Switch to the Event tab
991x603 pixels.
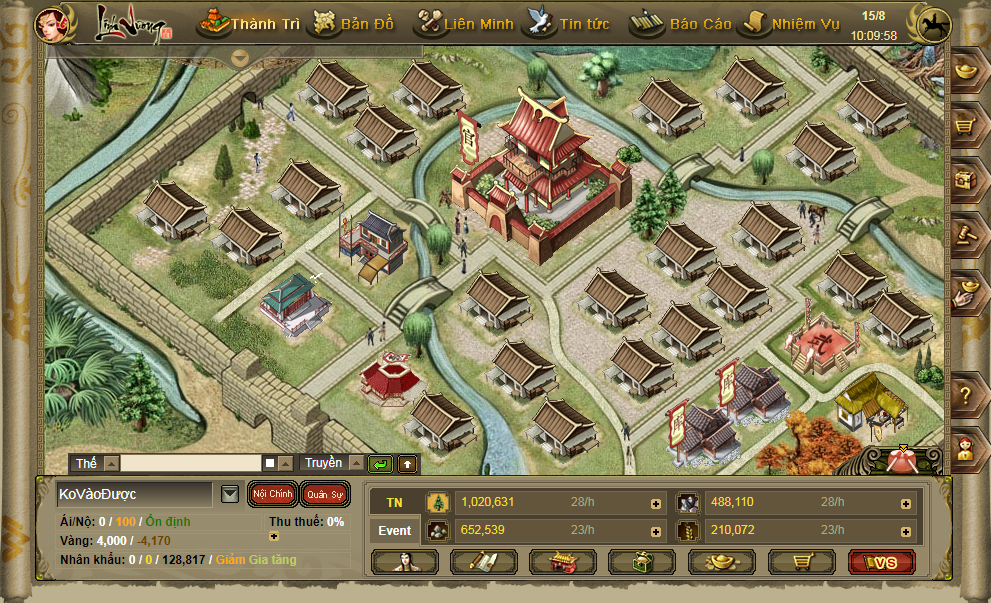[395, 530]
